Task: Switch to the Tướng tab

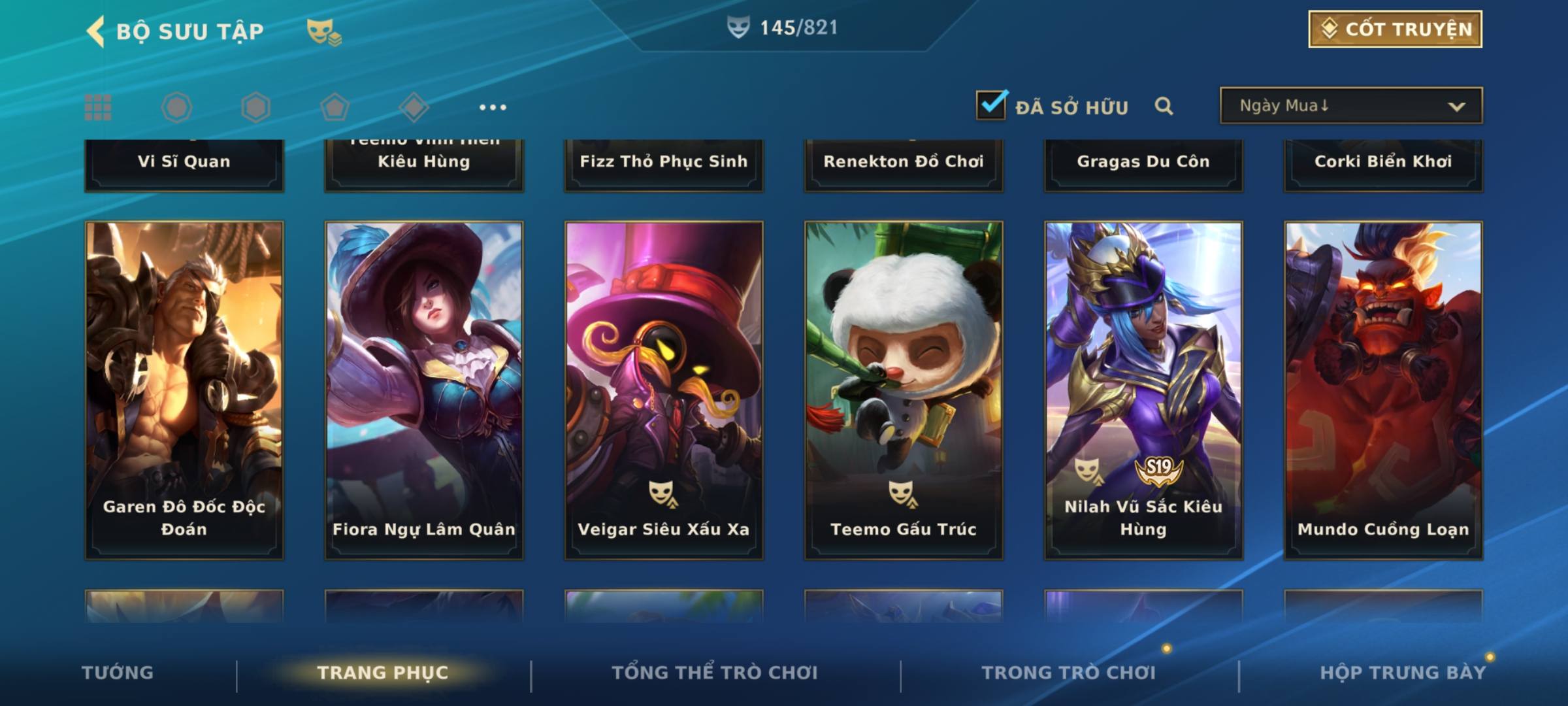Action: (118, 673)
